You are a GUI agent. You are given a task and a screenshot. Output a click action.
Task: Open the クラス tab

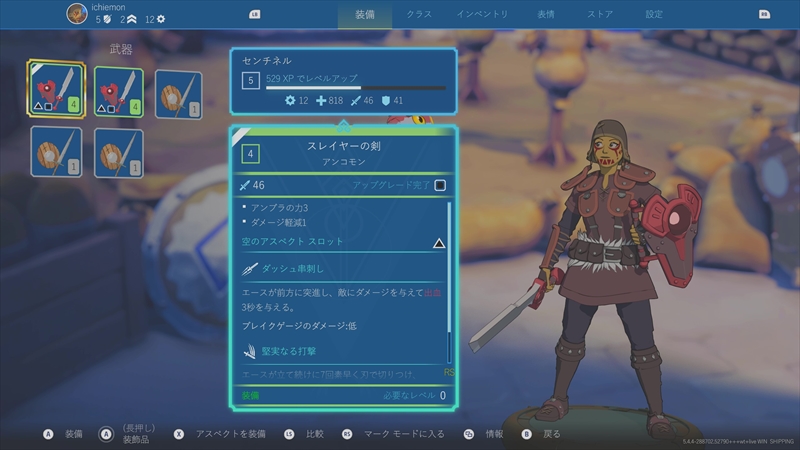coord(420,14)
